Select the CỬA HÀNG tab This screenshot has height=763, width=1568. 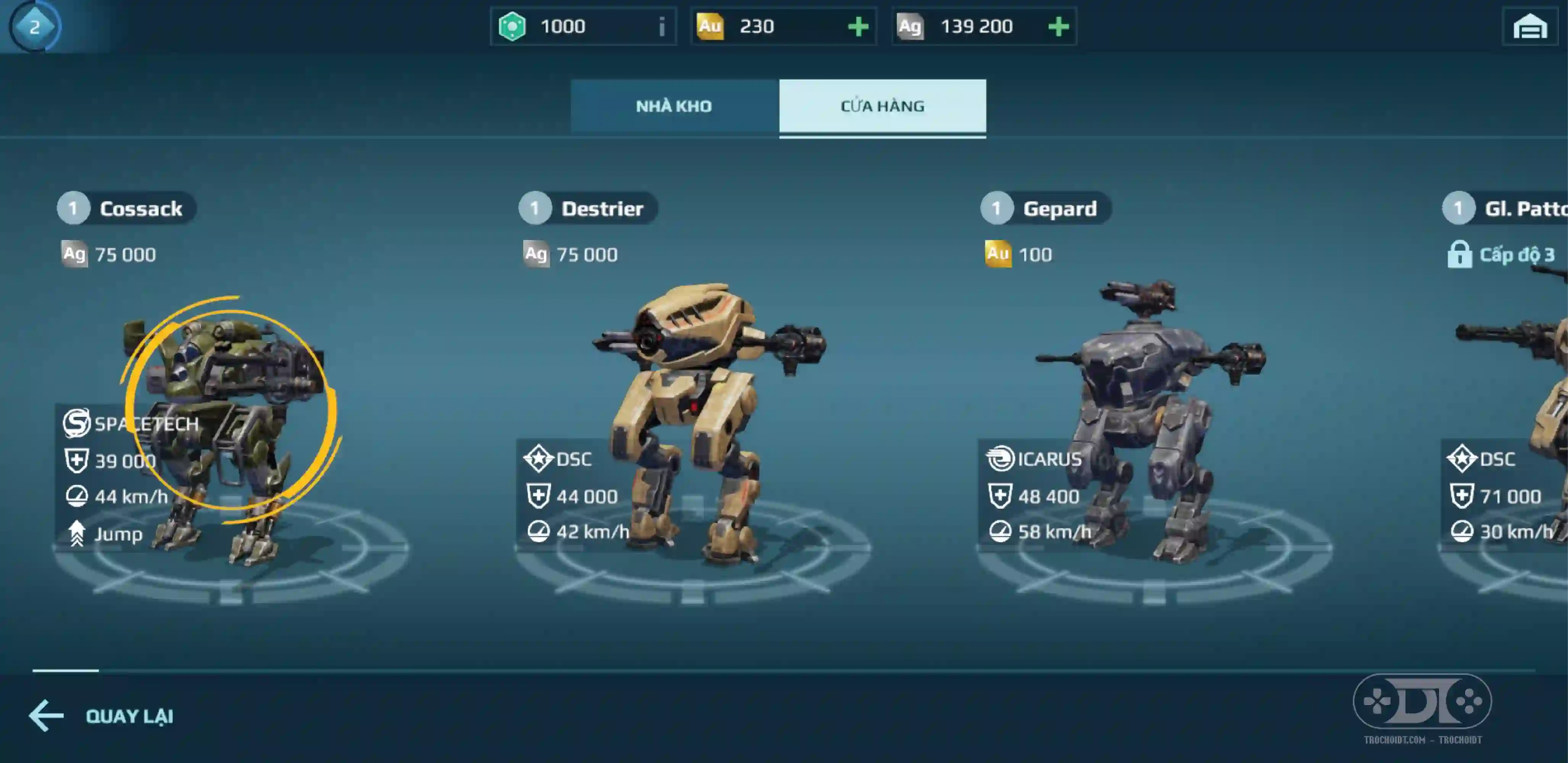882,106
